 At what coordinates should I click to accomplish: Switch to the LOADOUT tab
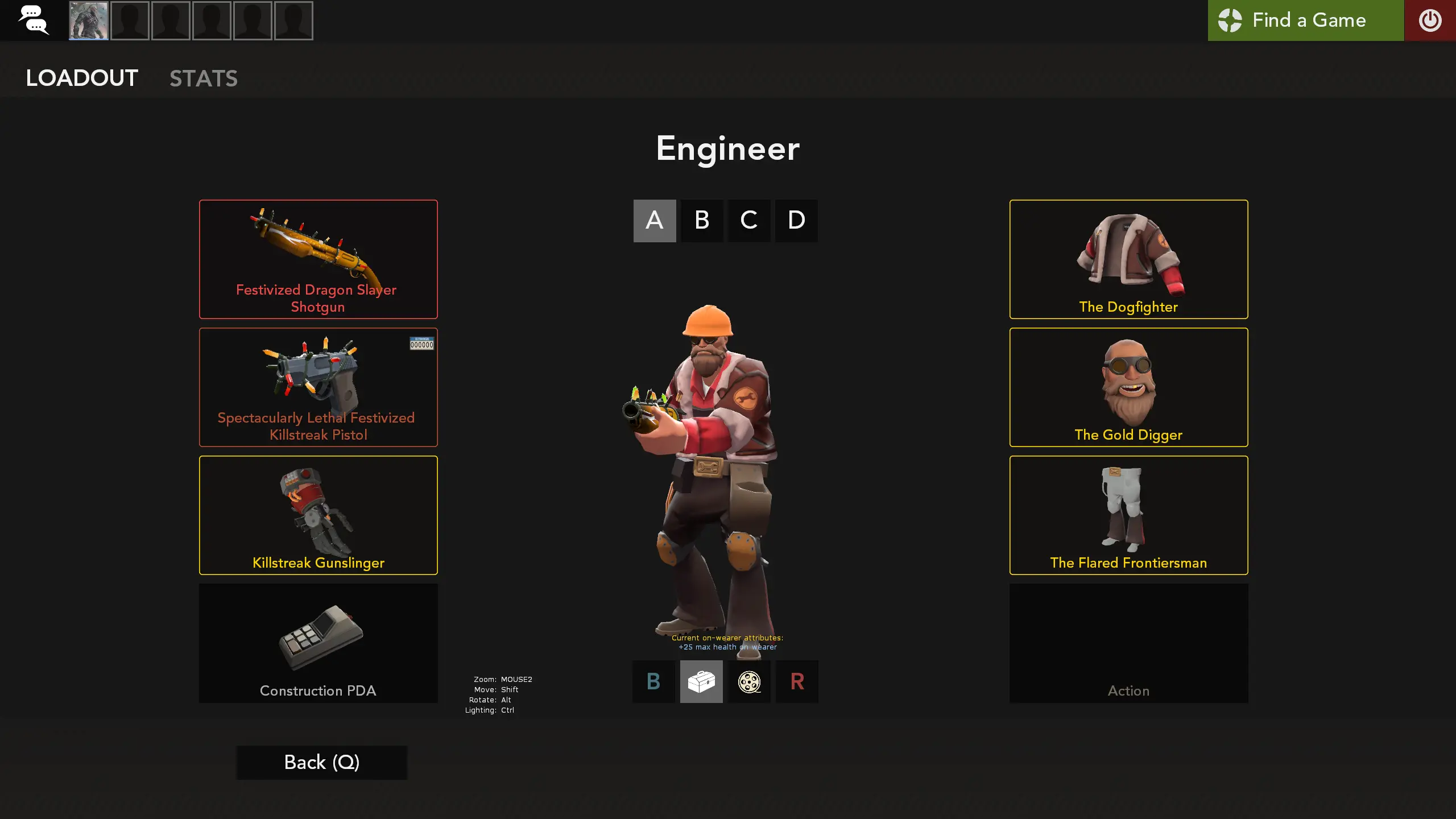(x=81, y=78)
